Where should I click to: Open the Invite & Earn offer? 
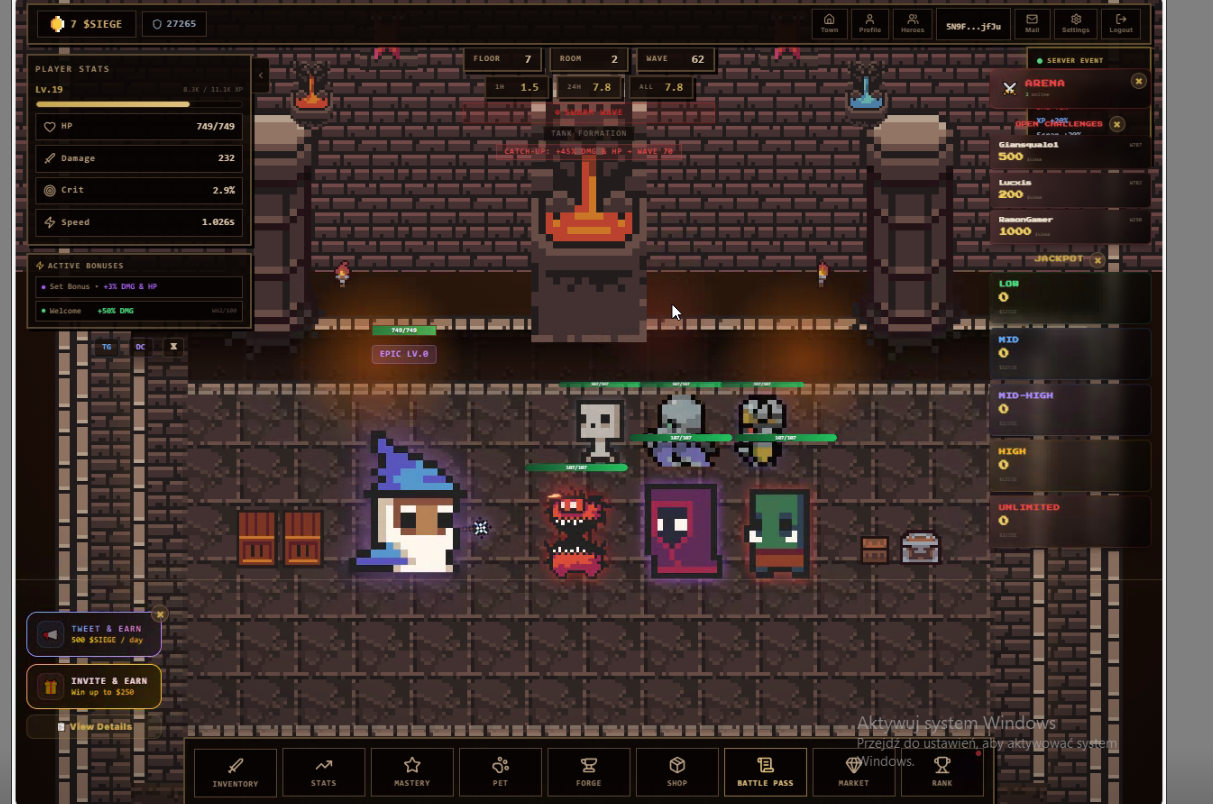pos(94,686)
